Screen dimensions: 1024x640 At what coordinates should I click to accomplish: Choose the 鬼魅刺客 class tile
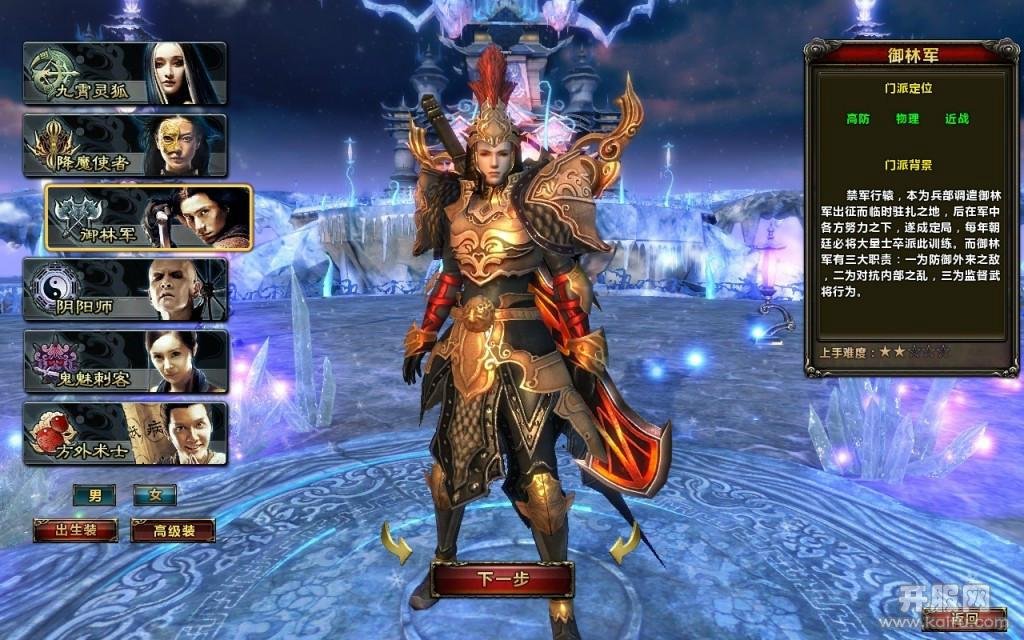coord(125,361)
